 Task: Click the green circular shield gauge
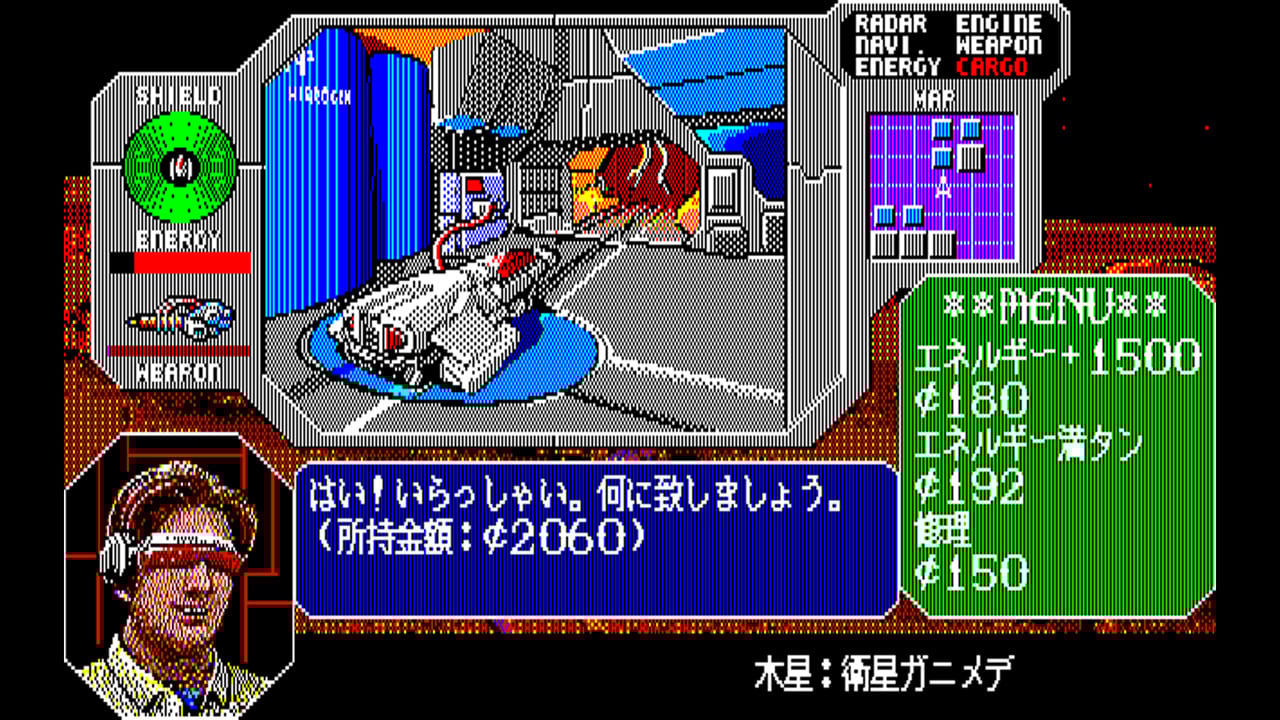coord(180,165)
